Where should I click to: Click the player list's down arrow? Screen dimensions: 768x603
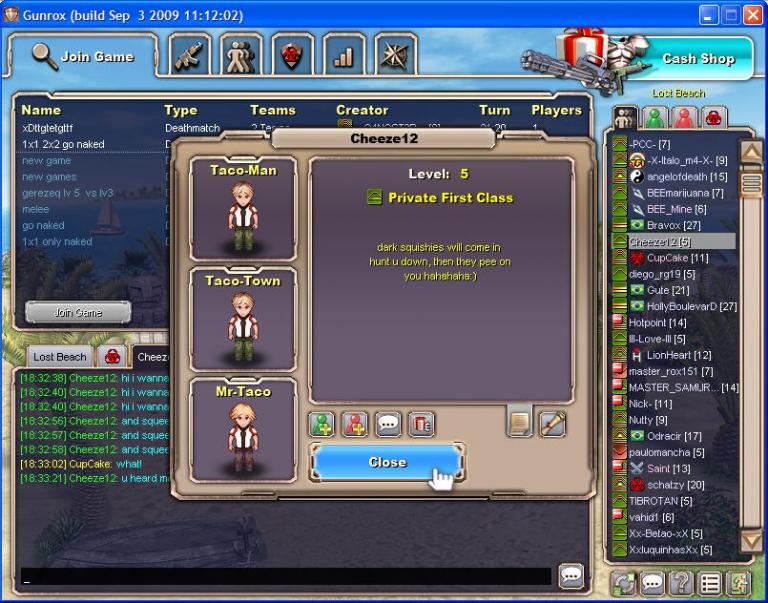tap(751, 542)
